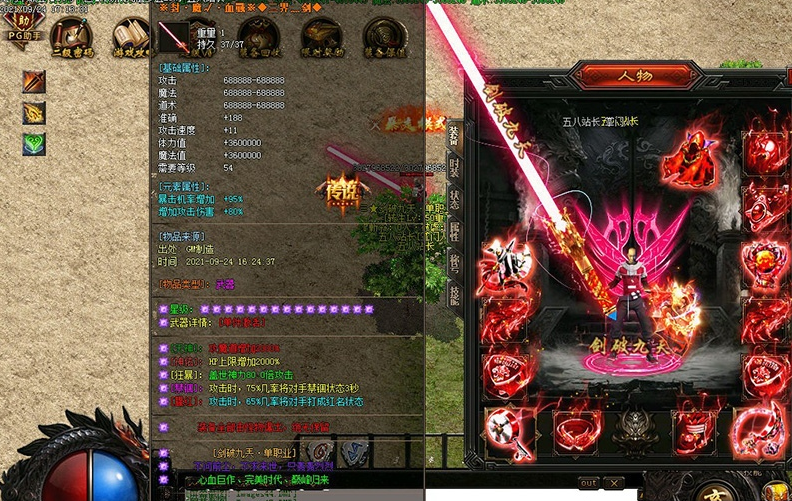Open the 游戏攻略 game guide book
The image size is (792, 501).
(132, 38)
